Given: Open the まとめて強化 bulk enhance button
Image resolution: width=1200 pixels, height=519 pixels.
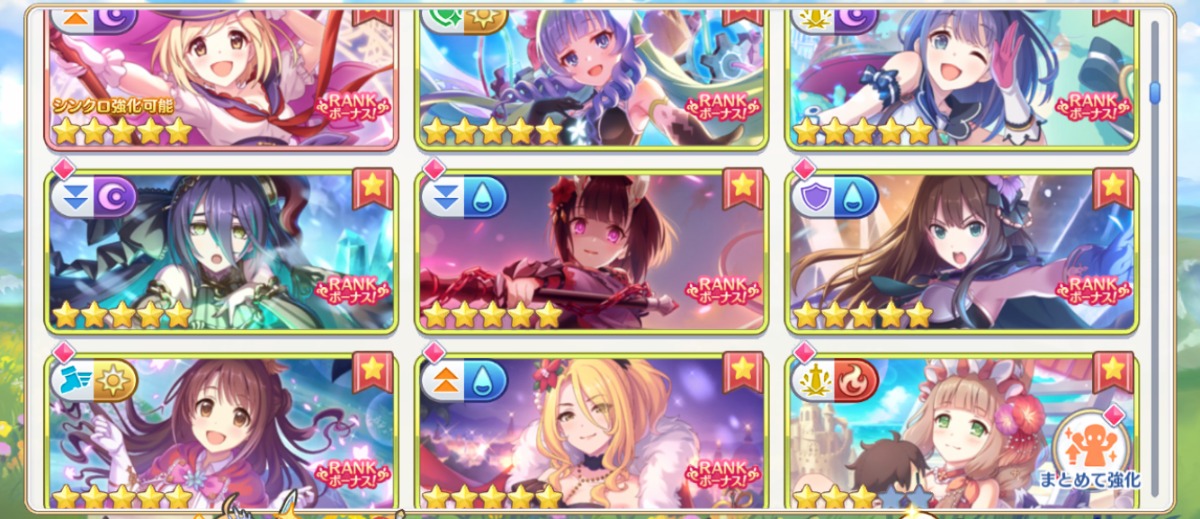Looking at the screenshot, I should (x=1089, y=448).
